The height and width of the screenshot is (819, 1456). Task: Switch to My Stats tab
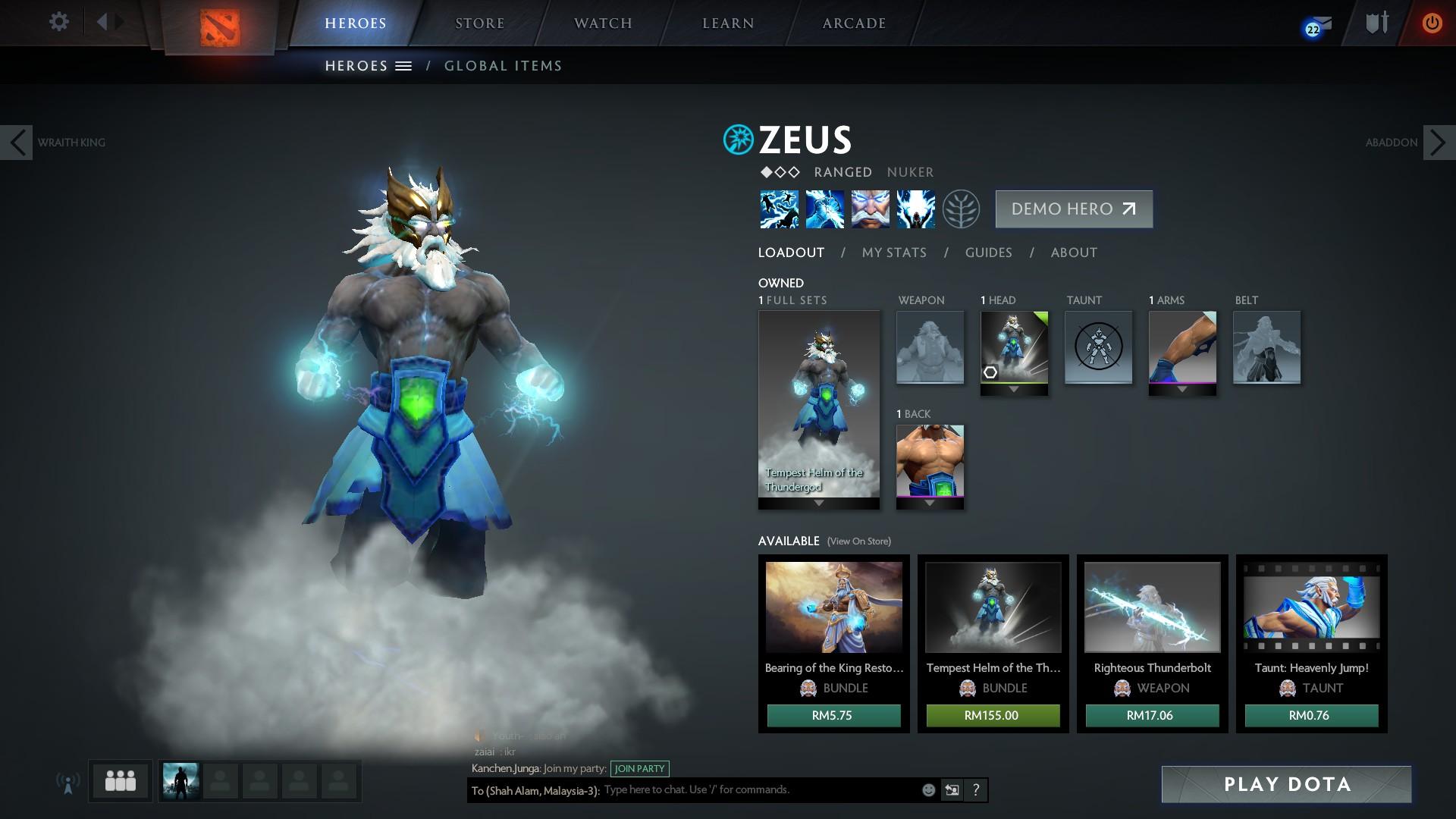pos(894,253)
